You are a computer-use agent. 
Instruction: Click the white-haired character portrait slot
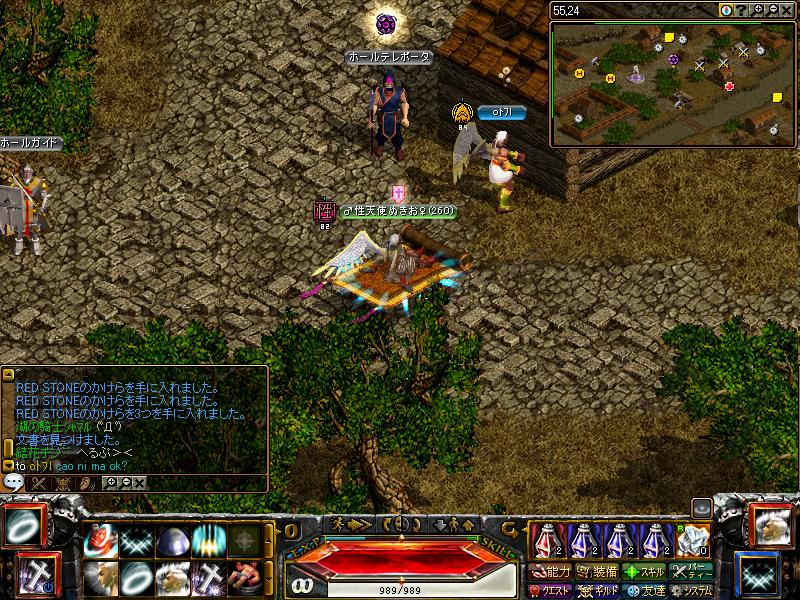(x=768, y=525)
